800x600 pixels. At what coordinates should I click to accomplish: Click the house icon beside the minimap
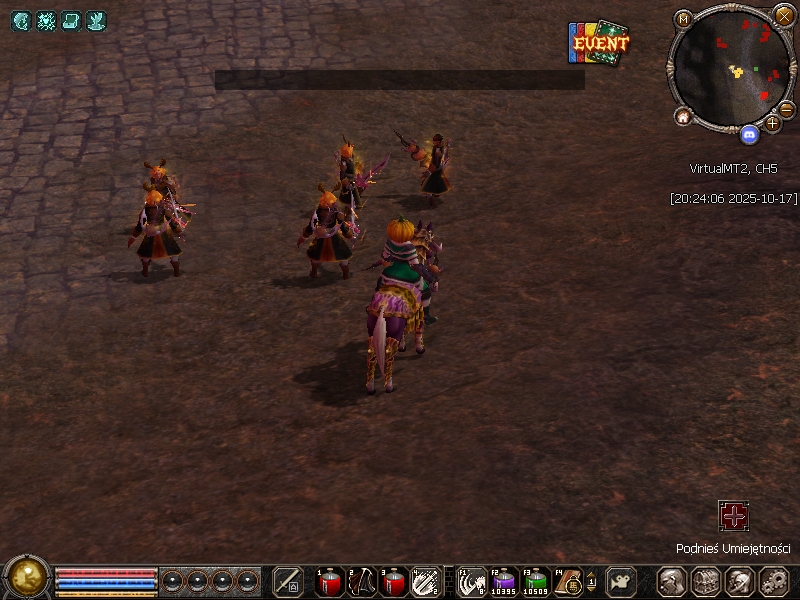click(684, 117)
